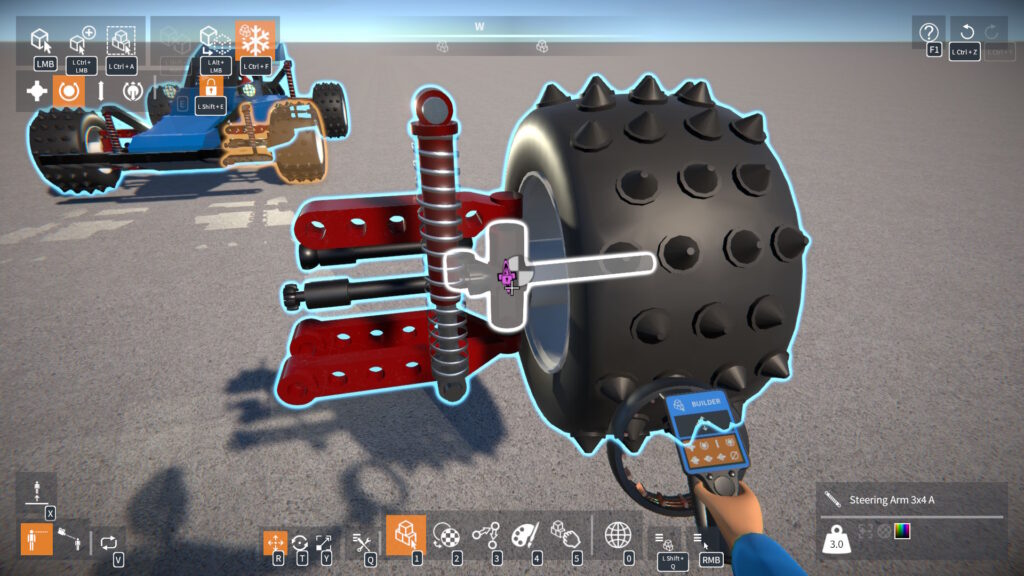Click the rainbow color swatch in part panel
This screenshot has height=576, width=1024.
903,531
